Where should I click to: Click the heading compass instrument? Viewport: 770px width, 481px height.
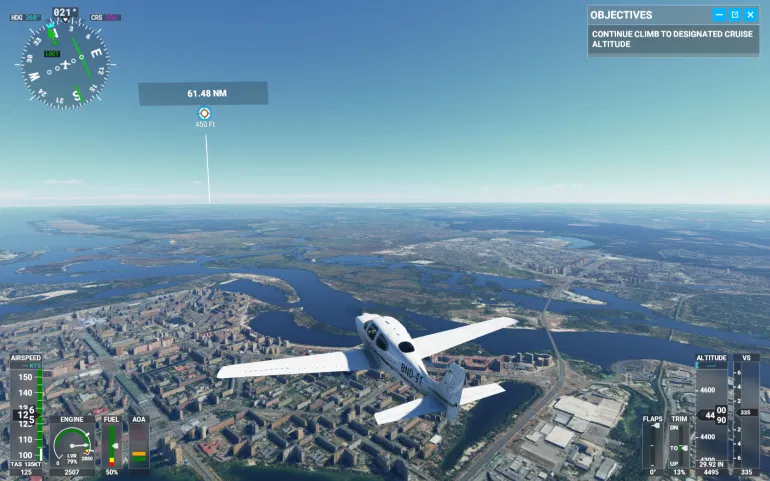(x=65, y=65)
